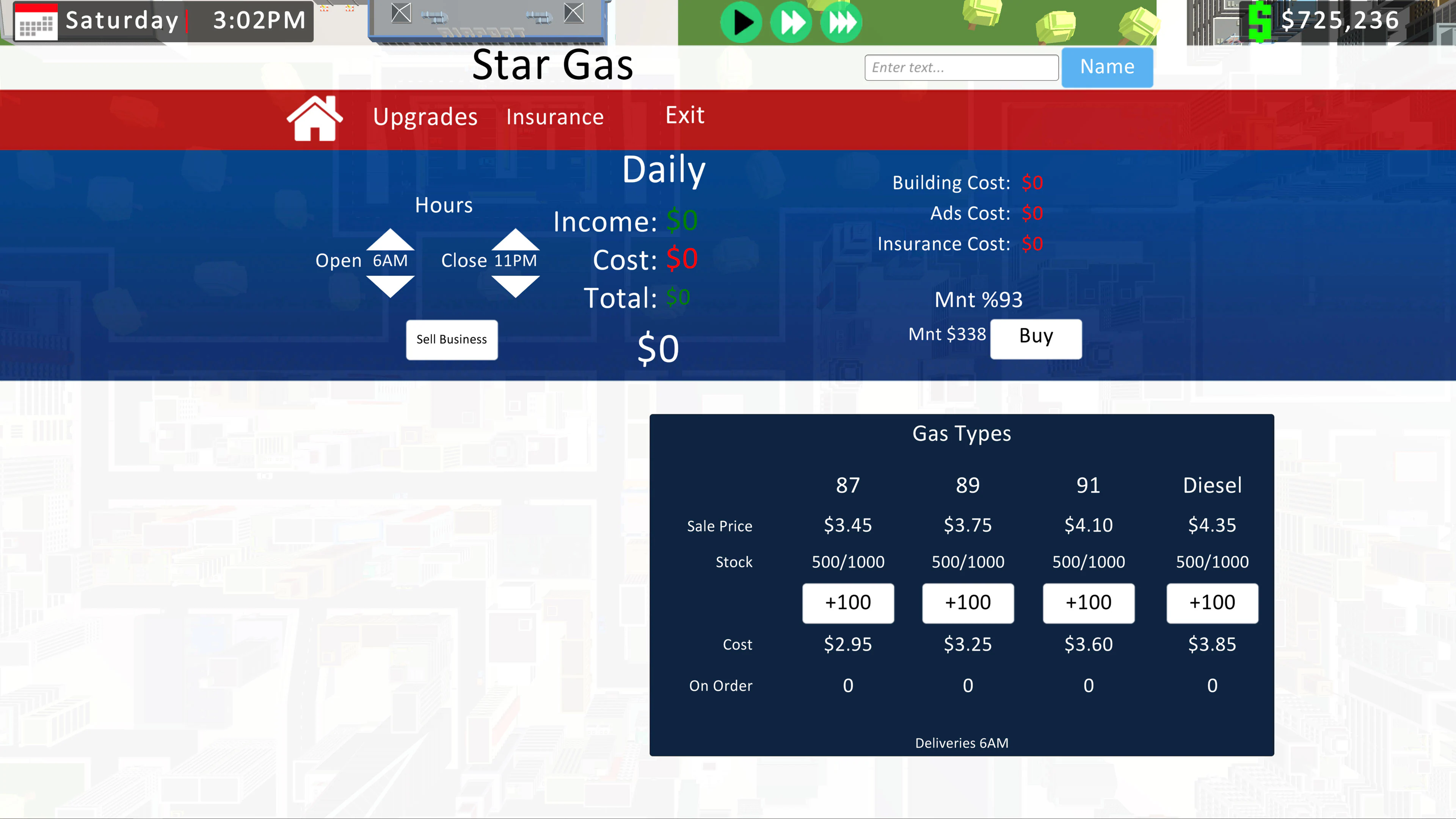Activate the fastest triple-arrow speed icon

841,22
